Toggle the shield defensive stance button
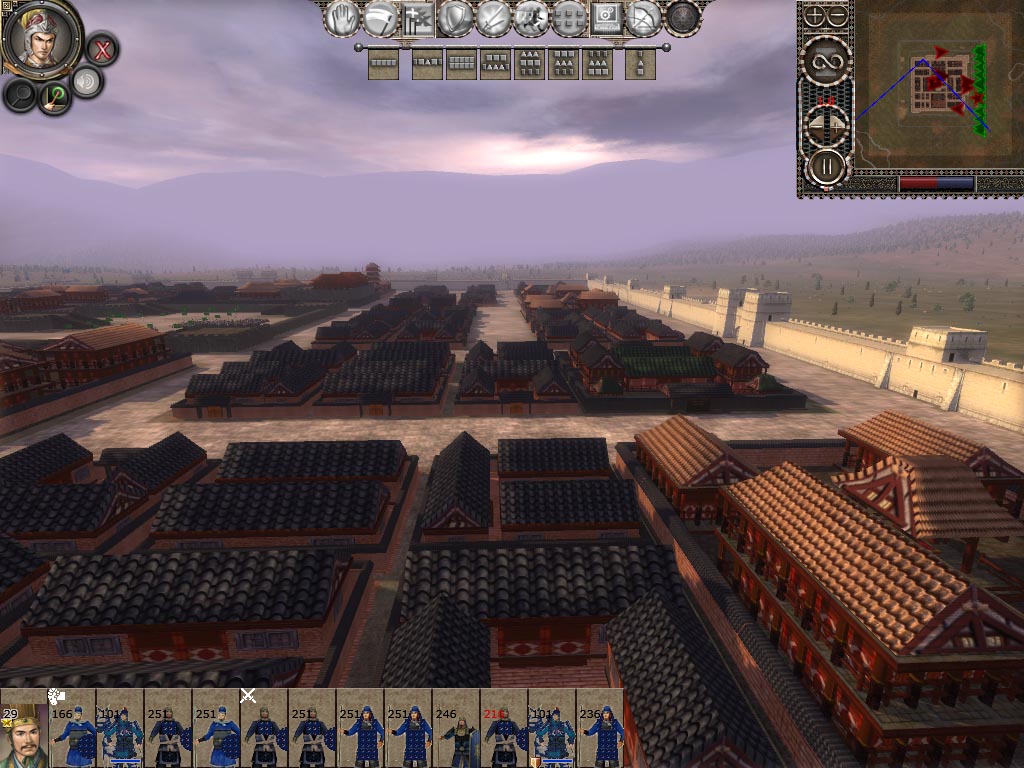 pos(456,18)
